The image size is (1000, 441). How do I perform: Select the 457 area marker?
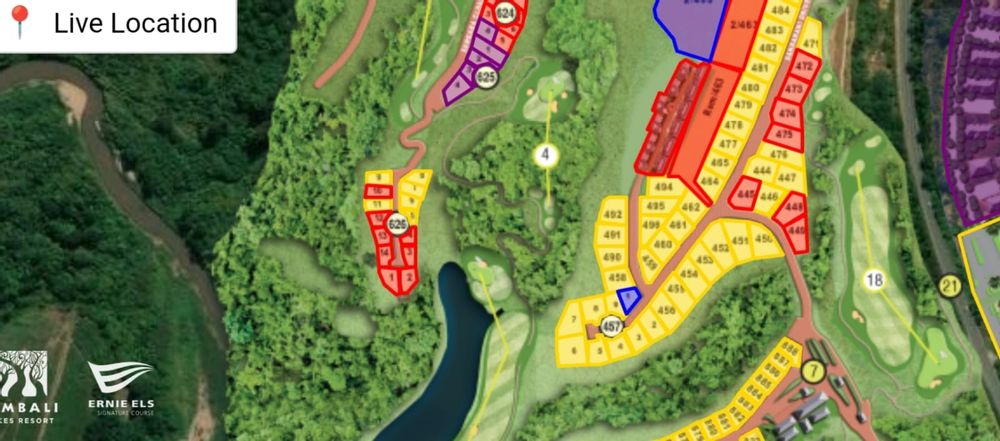pos(611,327)
